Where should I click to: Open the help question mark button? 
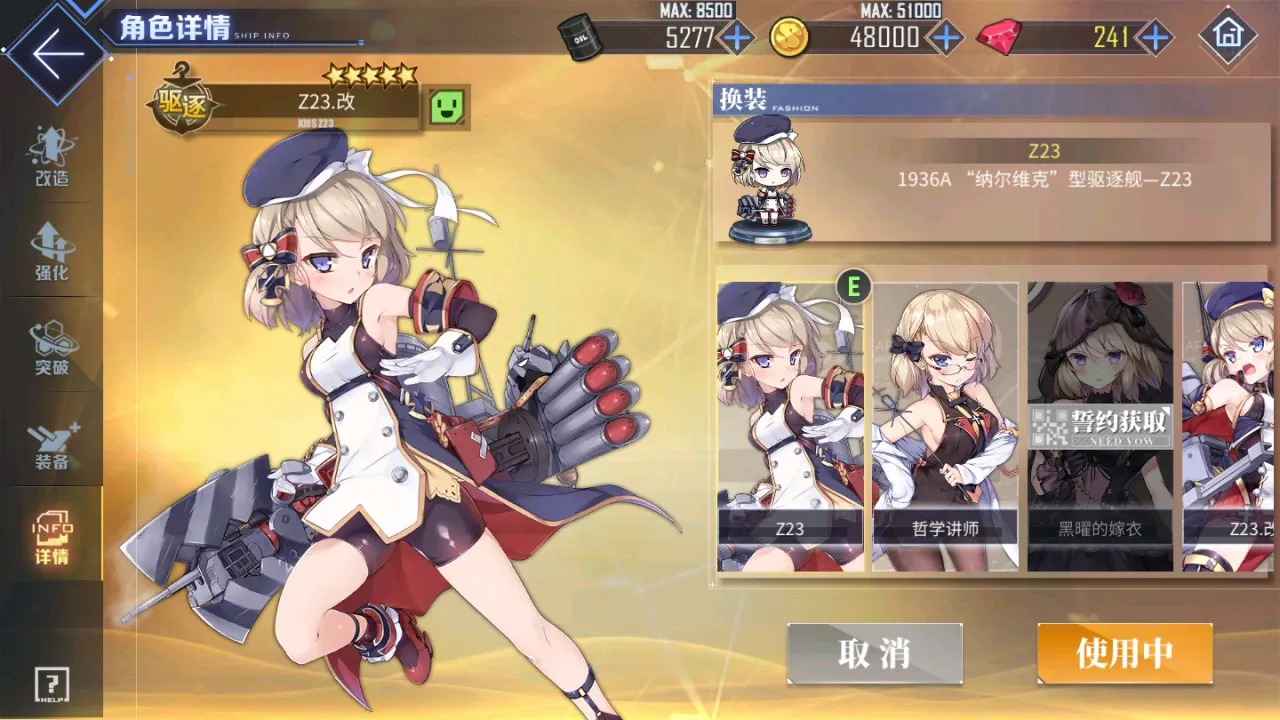(51, 685)
